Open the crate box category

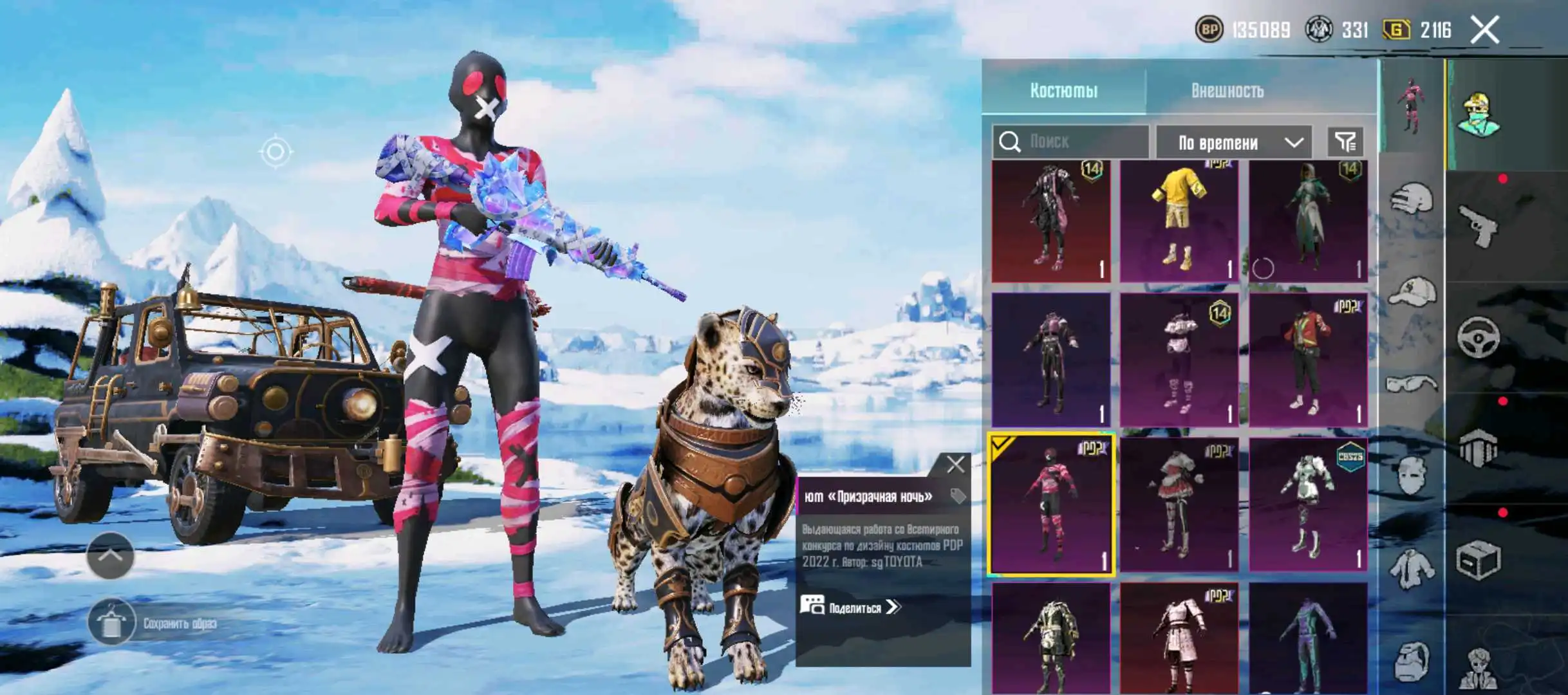point(1478,560)
